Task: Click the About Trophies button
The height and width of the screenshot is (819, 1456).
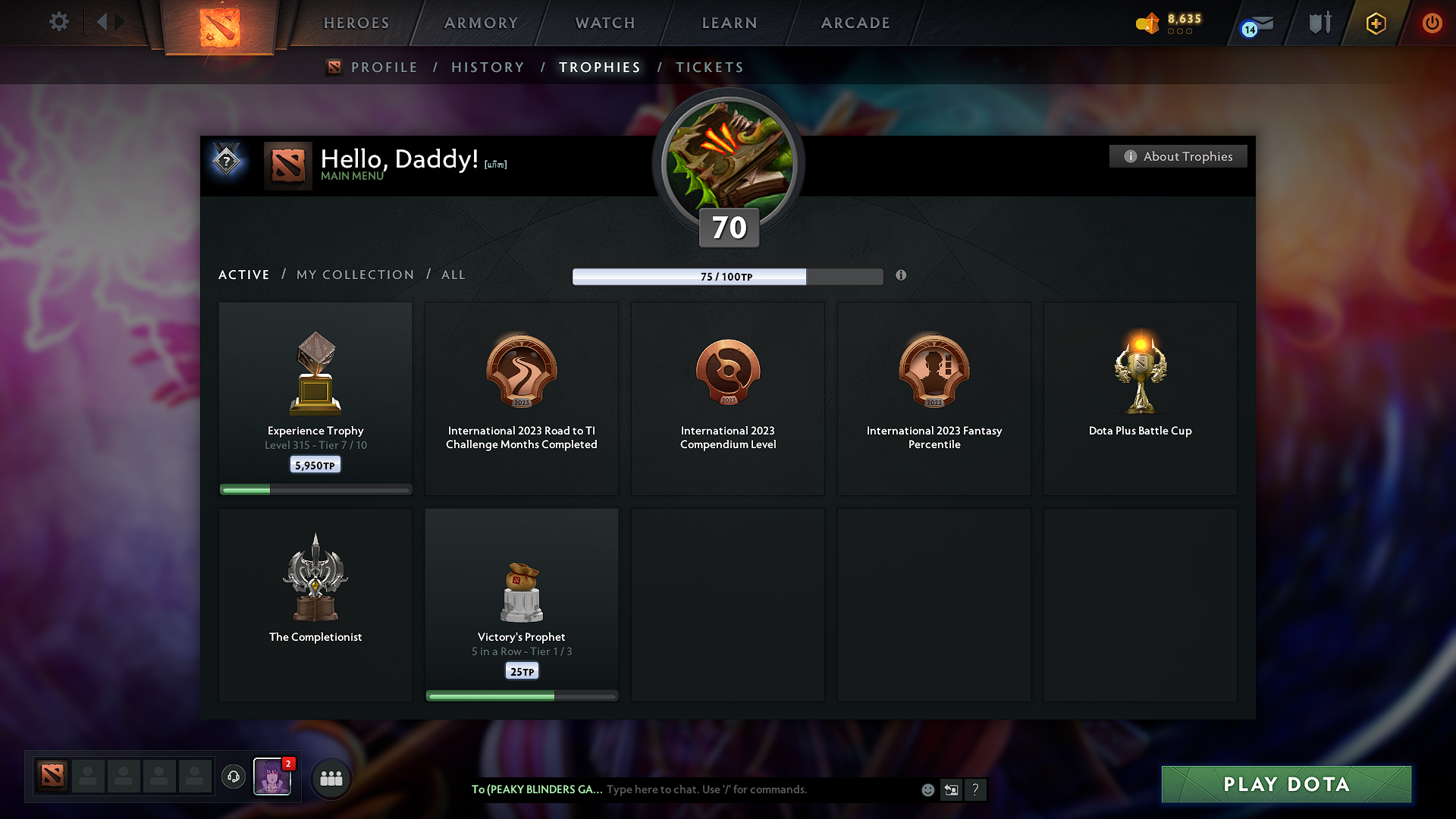Action: point(1178,156)
